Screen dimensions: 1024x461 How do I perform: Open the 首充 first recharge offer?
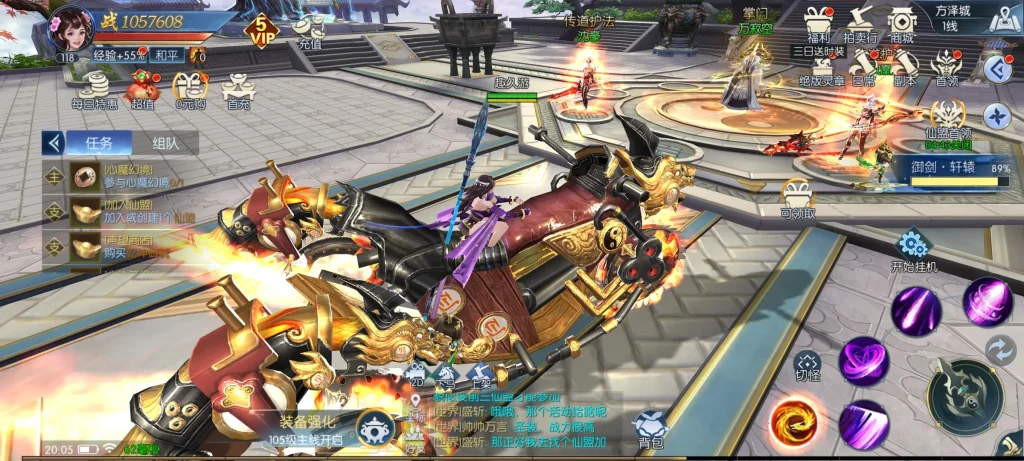point(238,88)
